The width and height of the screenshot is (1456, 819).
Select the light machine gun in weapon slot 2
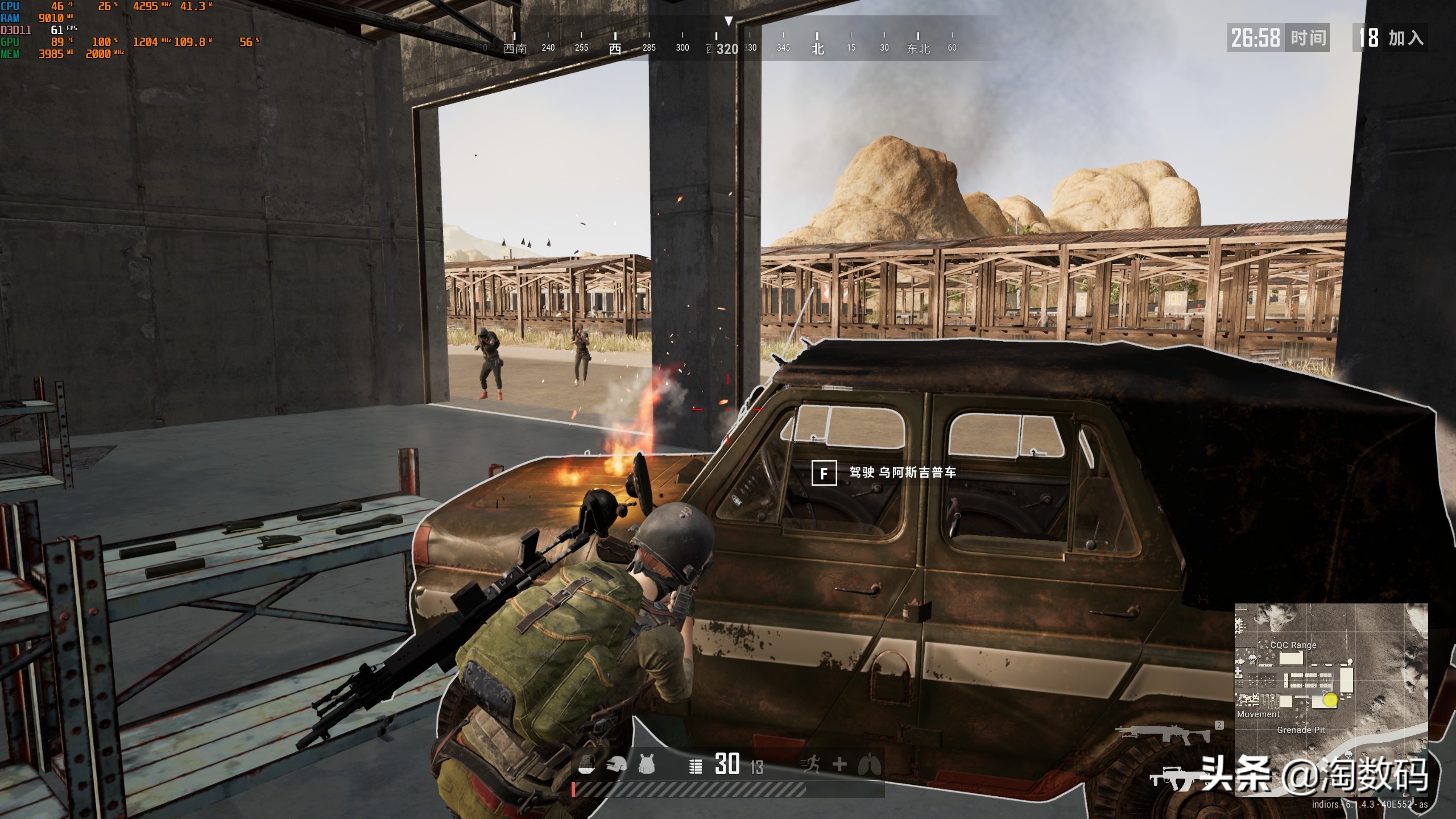pyautogui.click(x=1163, y=734)
